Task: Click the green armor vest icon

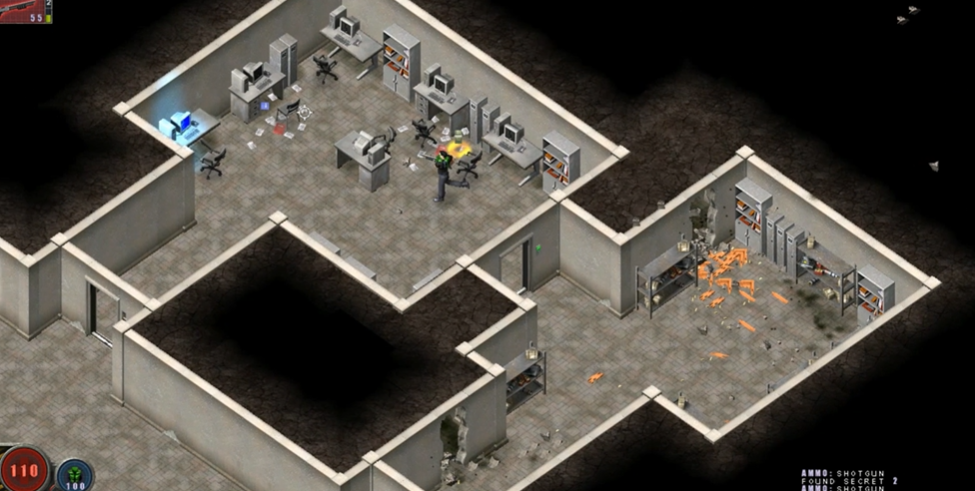Action: click(x=73, y=474)
